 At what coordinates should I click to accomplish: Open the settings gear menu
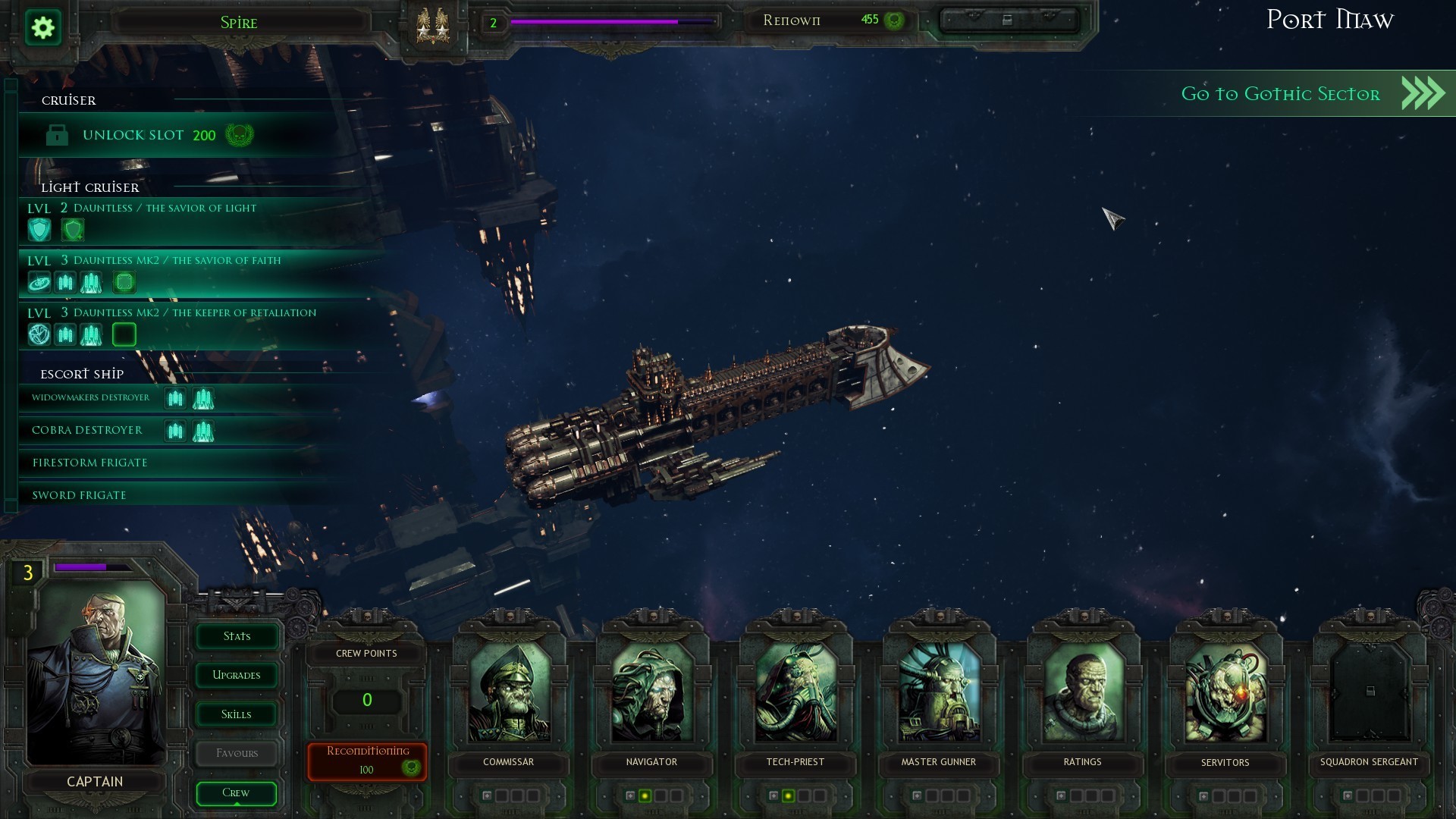click(43, 28)
